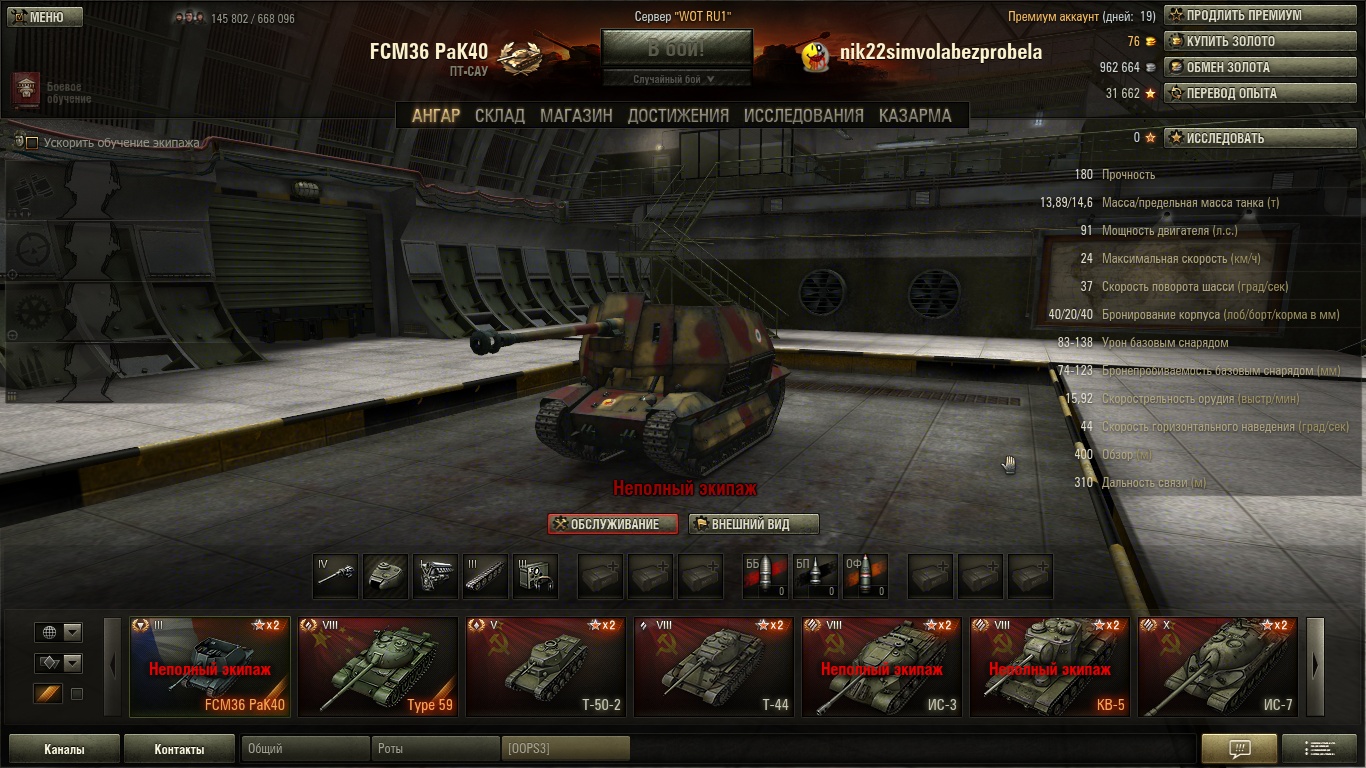The width and height of the screenshot is (1366, 768).
Task: Switch to the СКЛАД tab
Action: pyautogui.click(x=499, y=115)
